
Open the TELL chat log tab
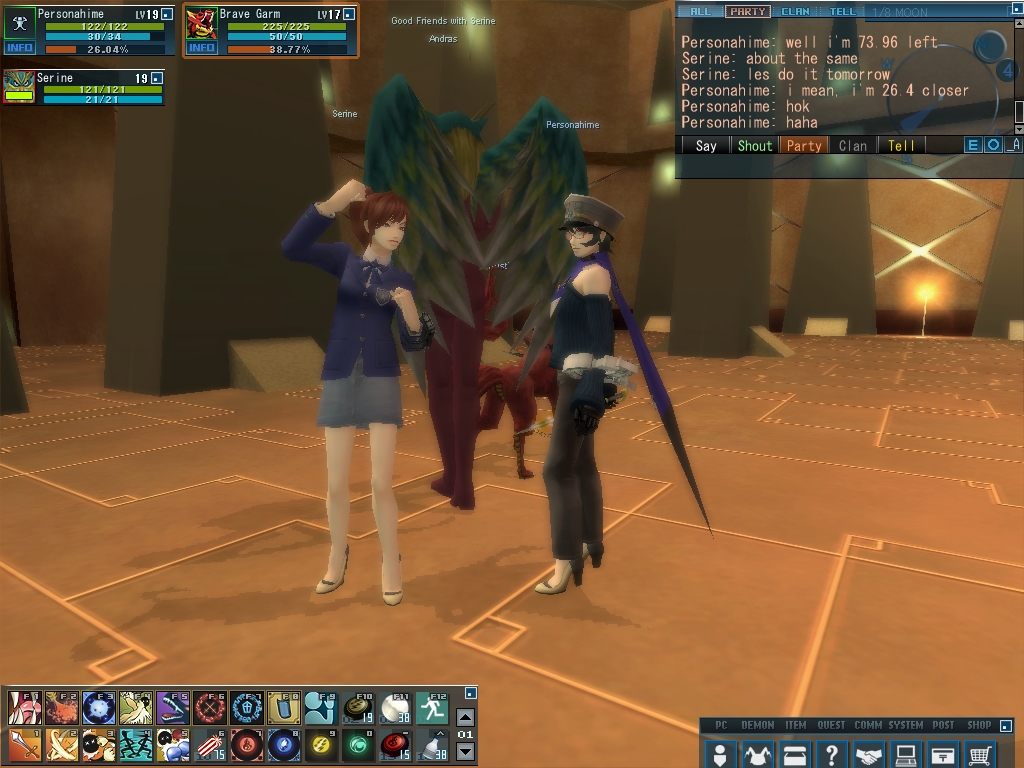coord(842,12)
